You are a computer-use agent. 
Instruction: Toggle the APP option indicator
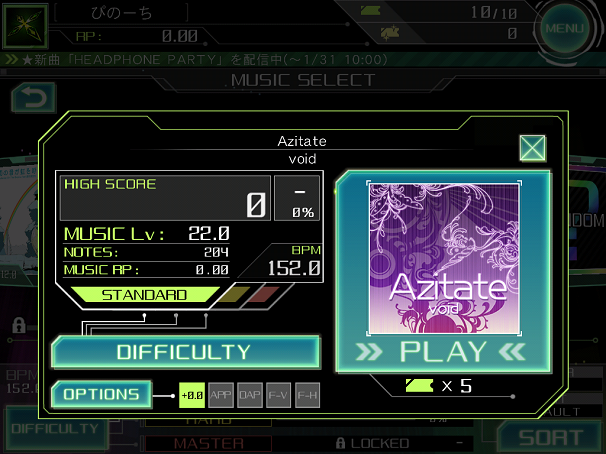click(221, 395)
